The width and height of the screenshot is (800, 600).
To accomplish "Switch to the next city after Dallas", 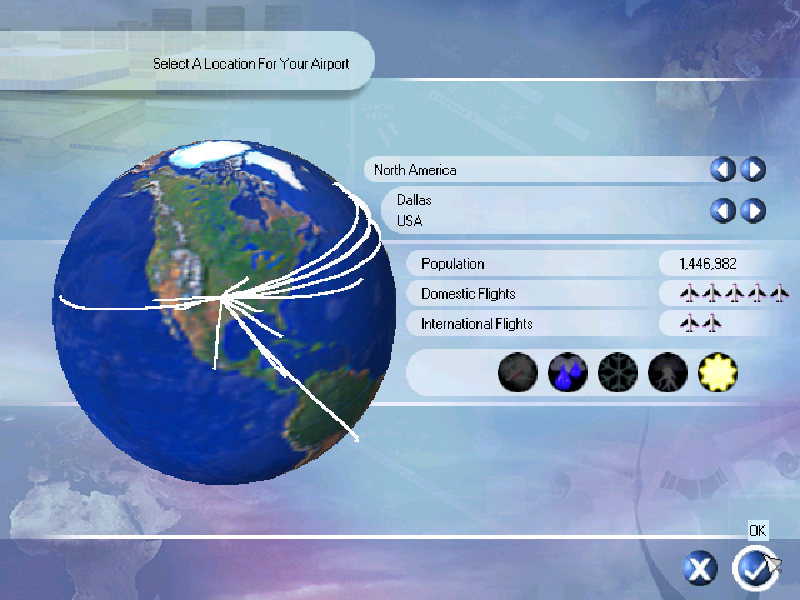I will coord(753,210).
